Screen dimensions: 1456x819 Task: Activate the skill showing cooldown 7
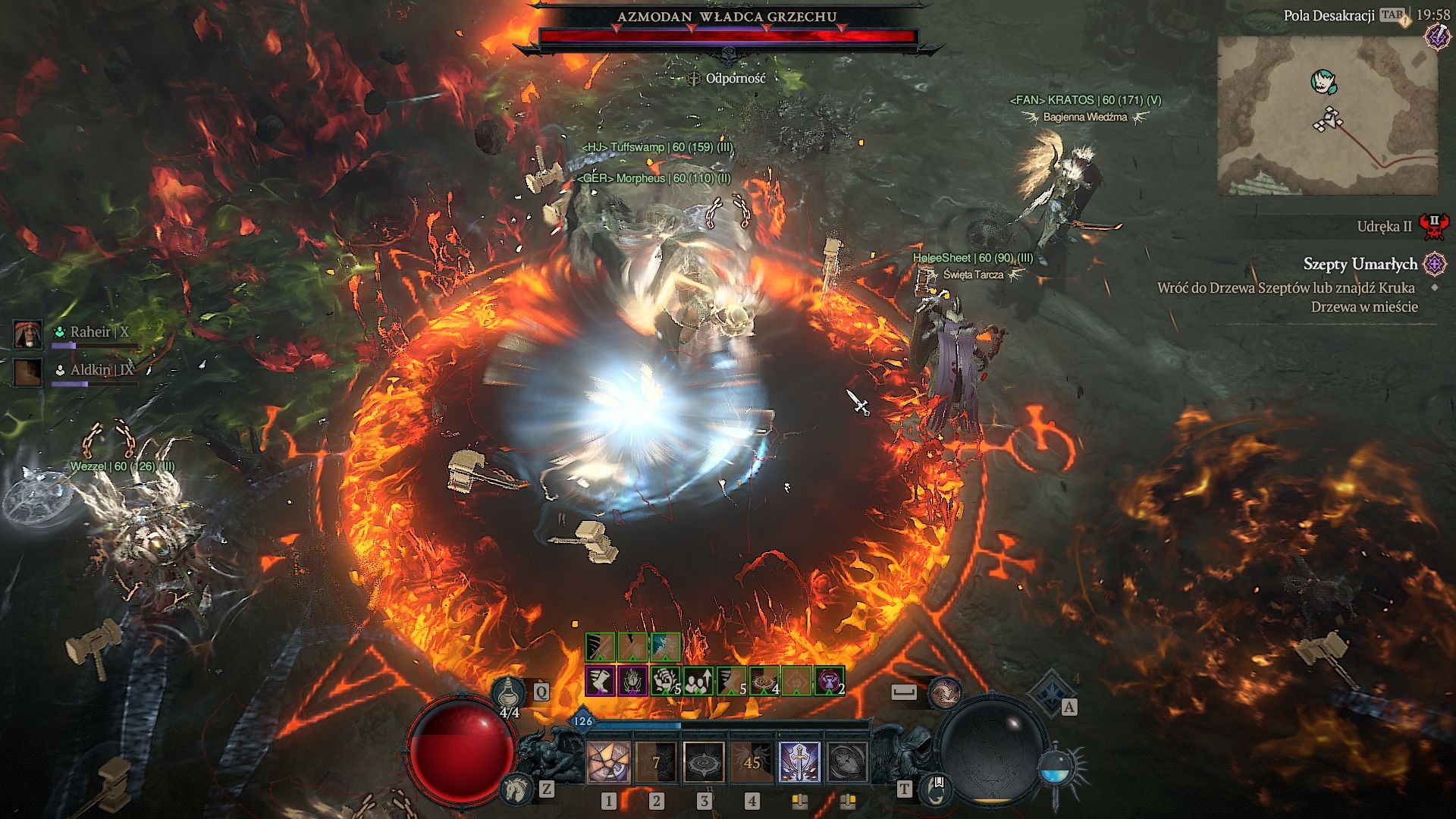click(656, 761)
